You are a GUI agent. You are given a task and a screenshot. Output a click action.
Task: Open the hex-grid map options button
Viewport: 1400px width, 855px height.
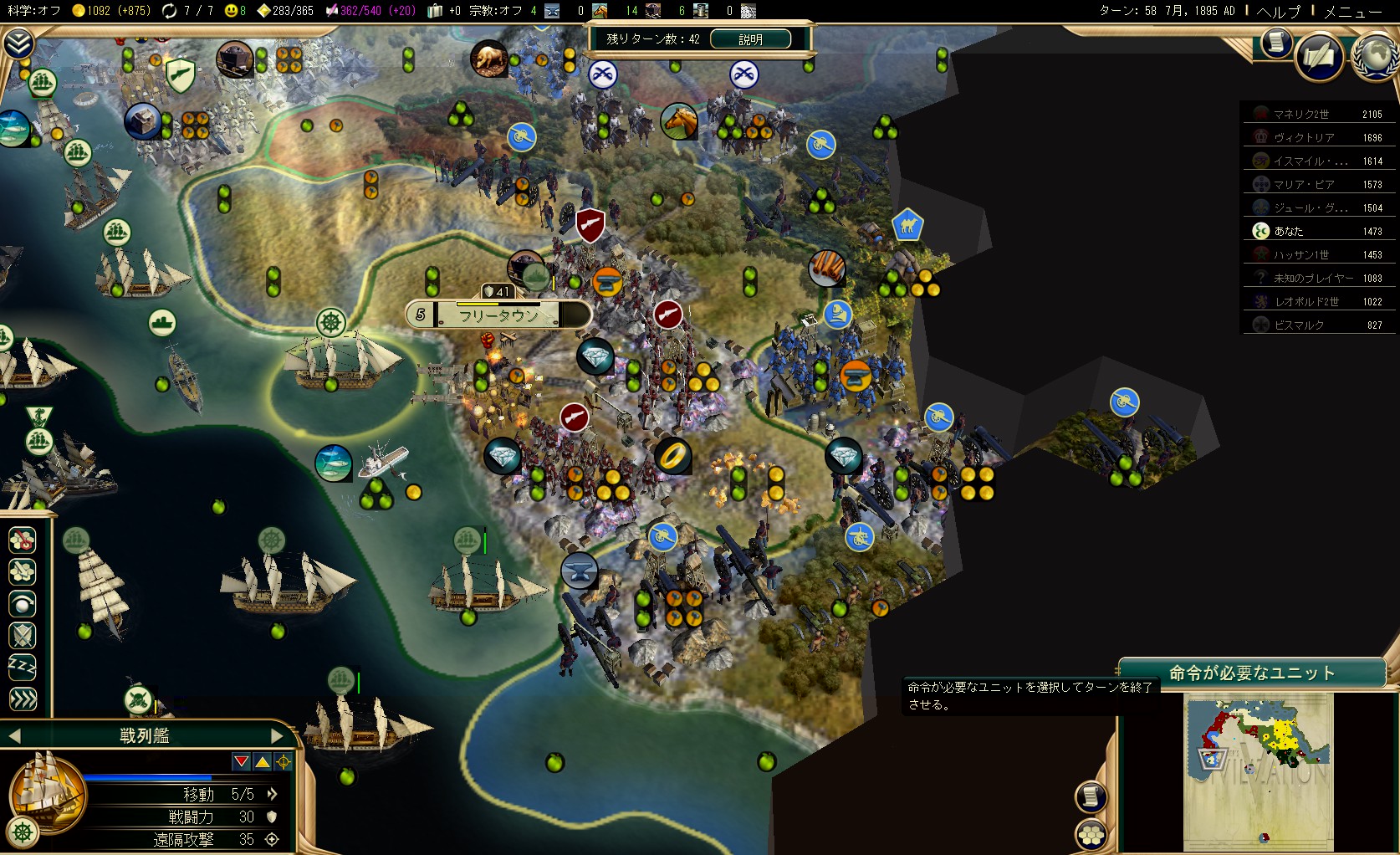point(1091,834)
